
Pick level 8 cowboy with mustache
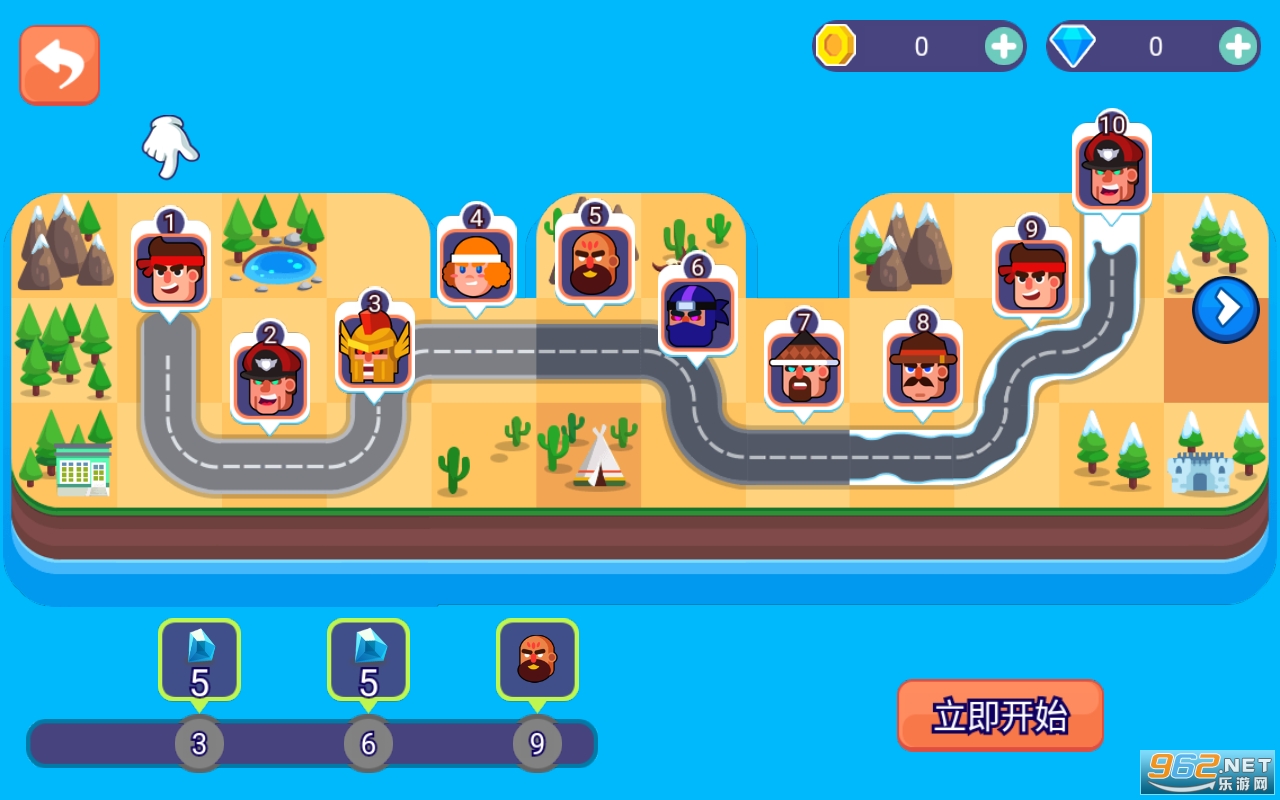(x=922, y=368)
